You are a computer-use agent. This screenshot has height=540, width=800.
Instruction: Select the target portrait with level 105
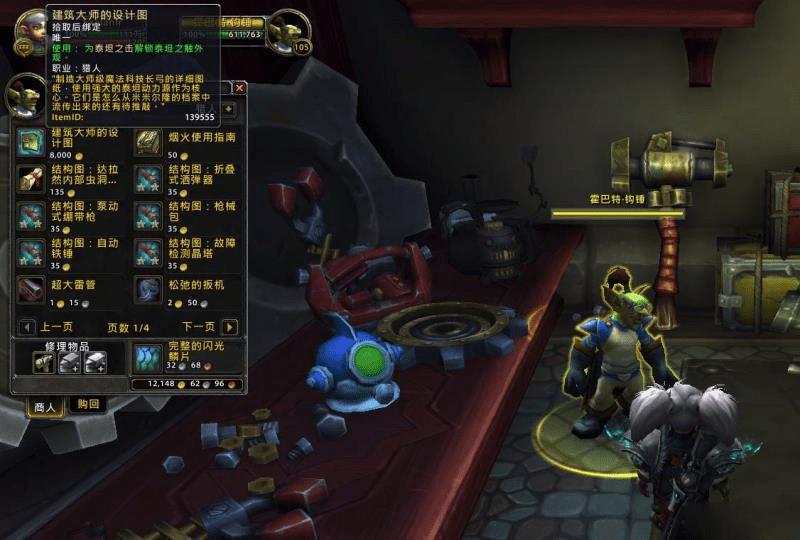pyautogui.click(x=290, y=30)
